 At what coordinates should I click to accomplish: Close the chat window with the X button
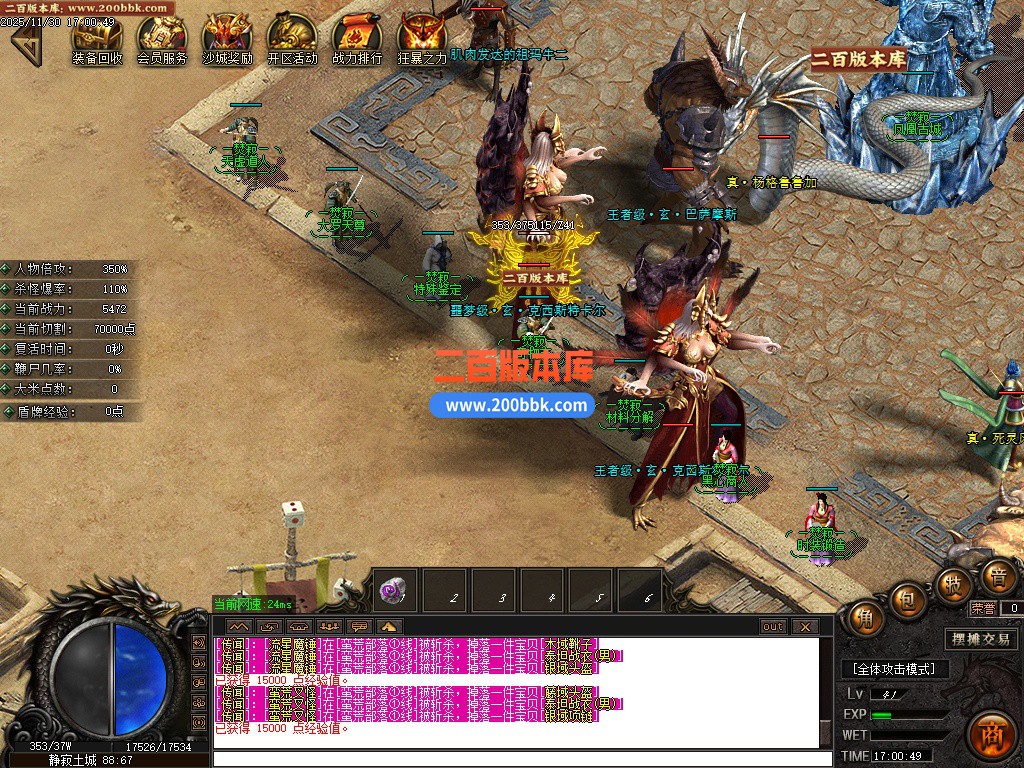(x=805, y=627)
